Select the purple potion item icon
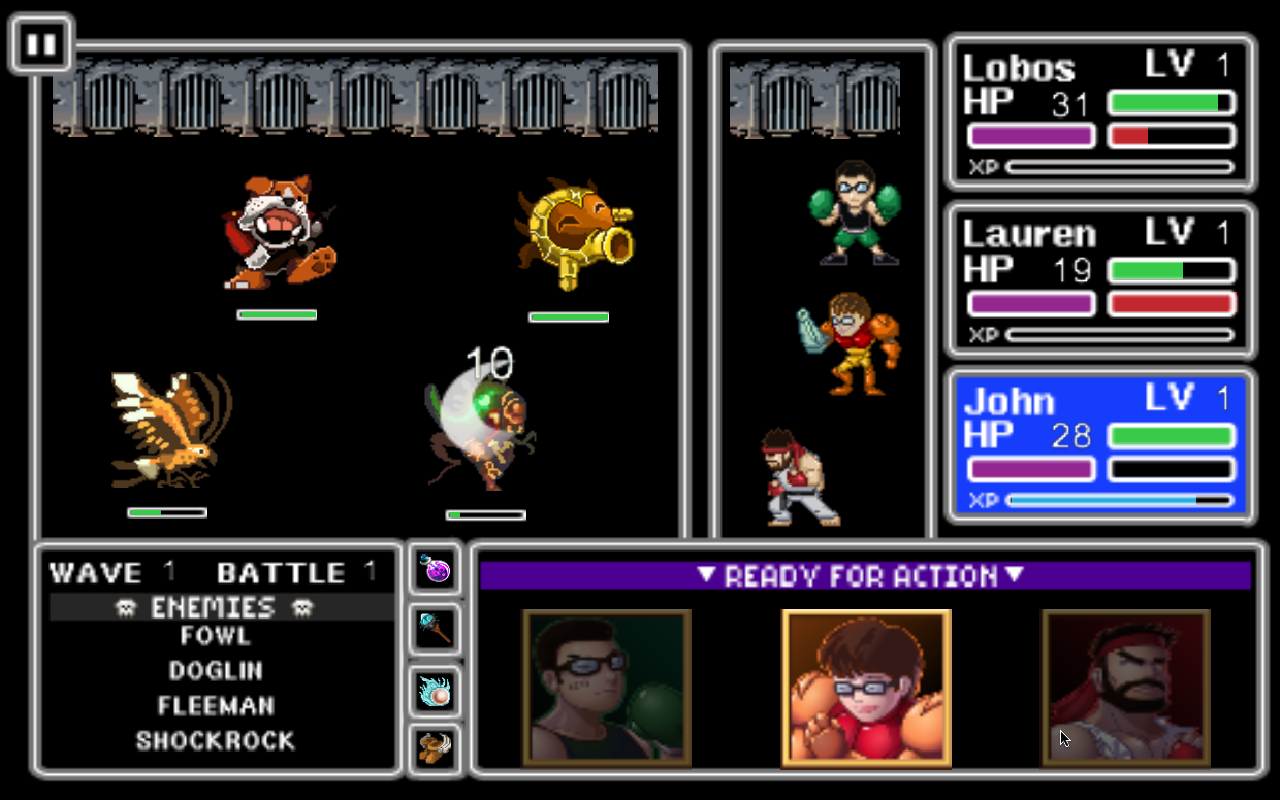This screenshot has width=1280, height=800. 434,568
